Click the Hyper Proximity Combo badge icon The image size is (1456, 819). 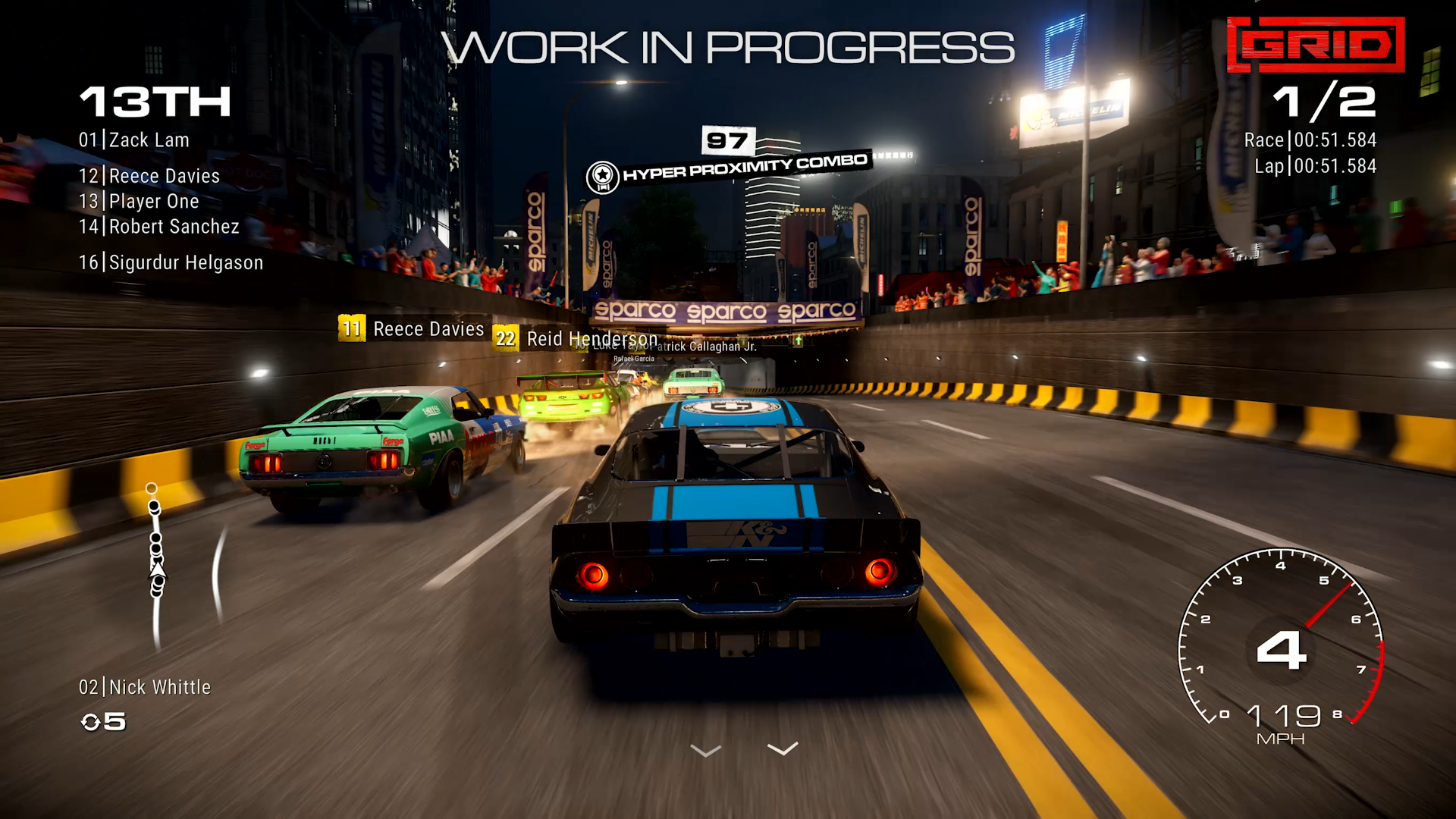602,177
